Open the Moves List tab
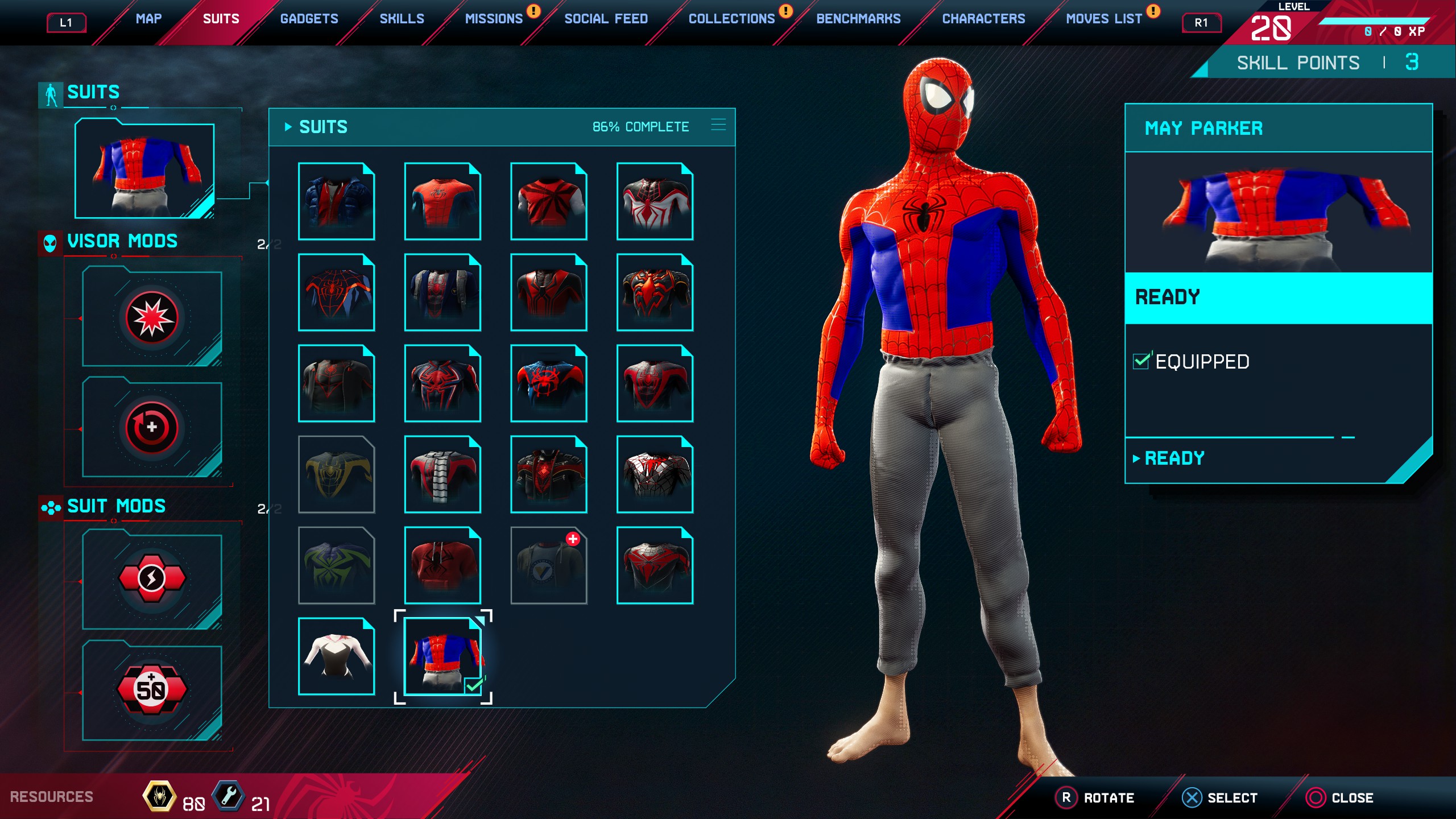Image resolution: width=1456 pixels, height=819 pixels. 1103,19
